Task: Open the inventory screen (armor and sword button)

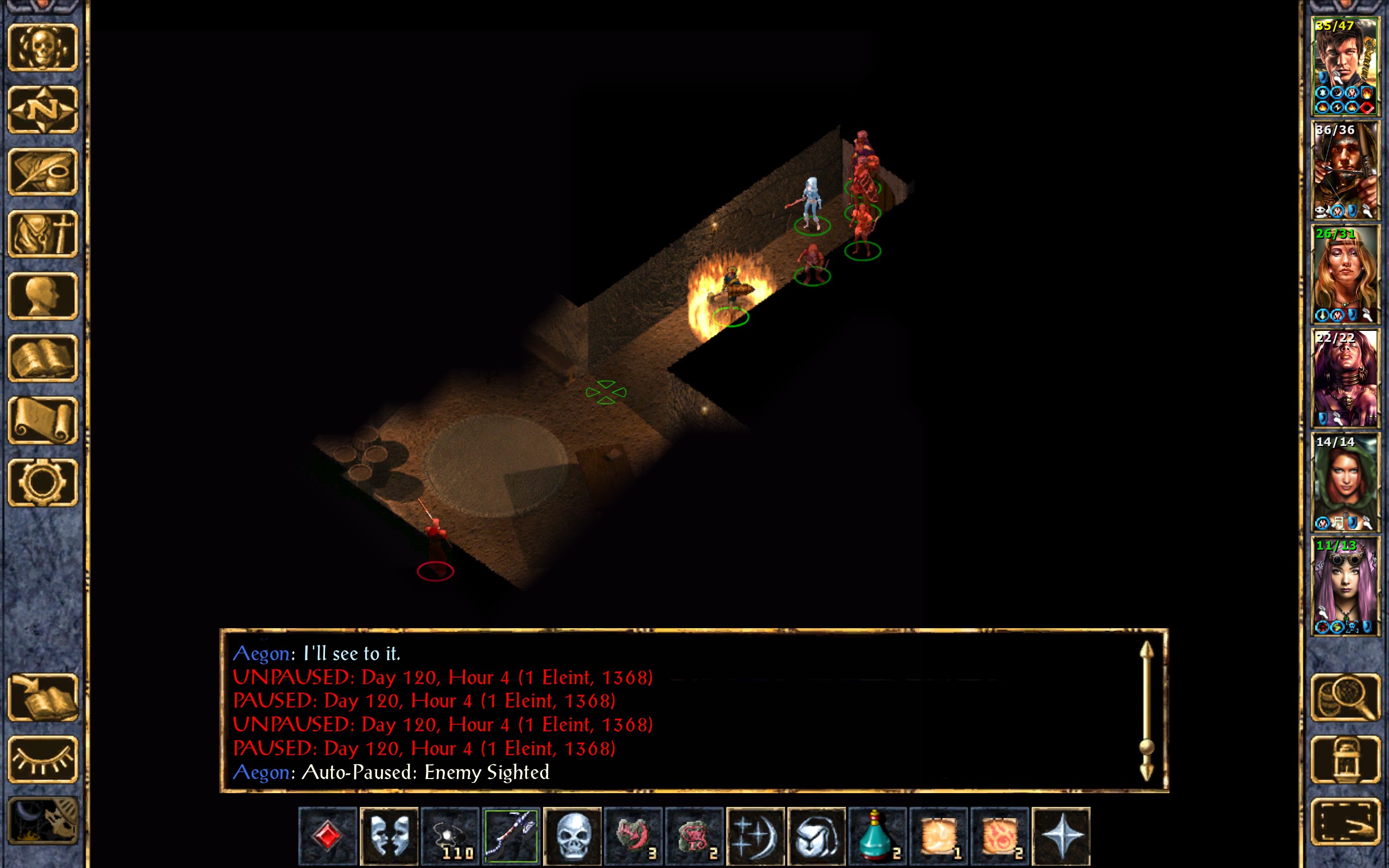Action: (x=43, y=234)
